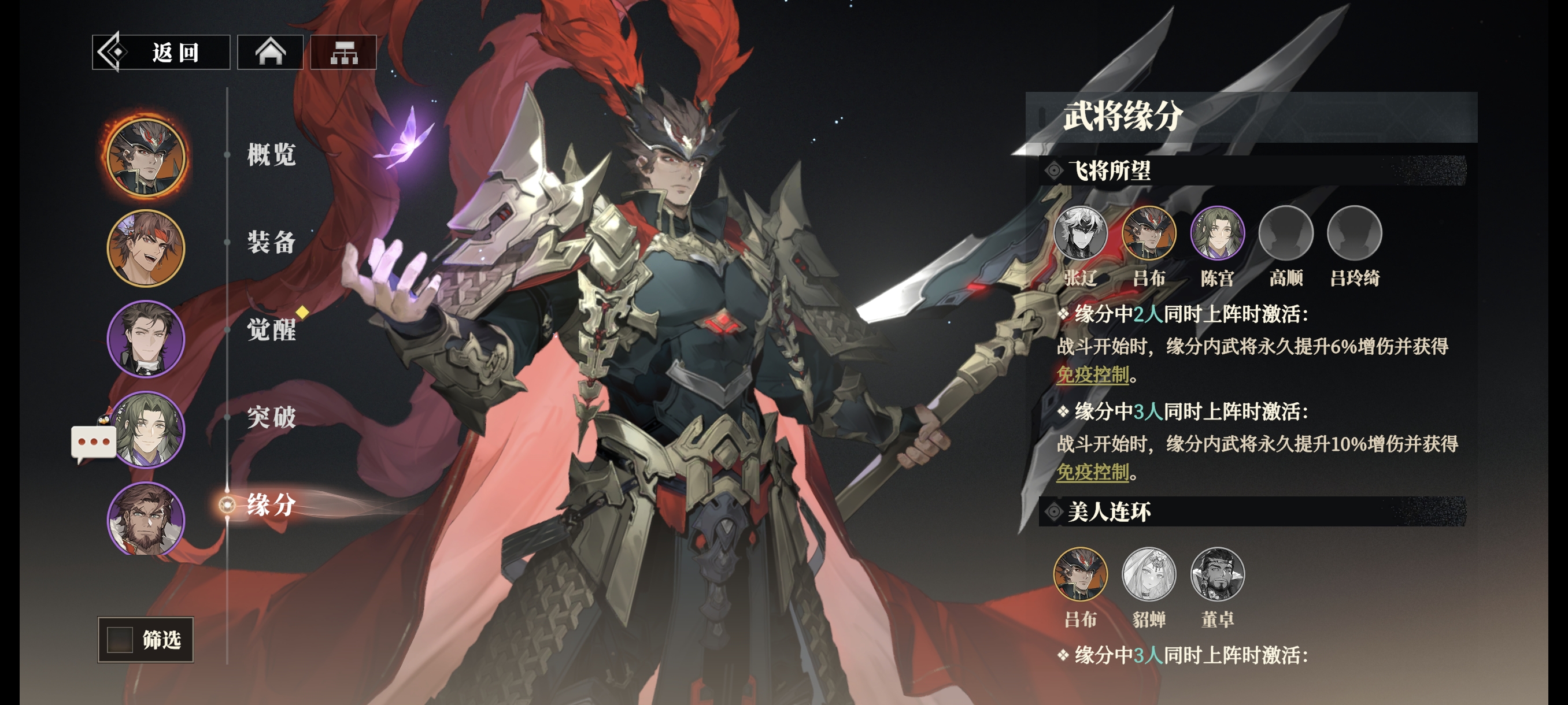The width and height of the screenshot is (1568, 705).
Task: Go back with the 返回 button
Action: (x=161, y=53)
